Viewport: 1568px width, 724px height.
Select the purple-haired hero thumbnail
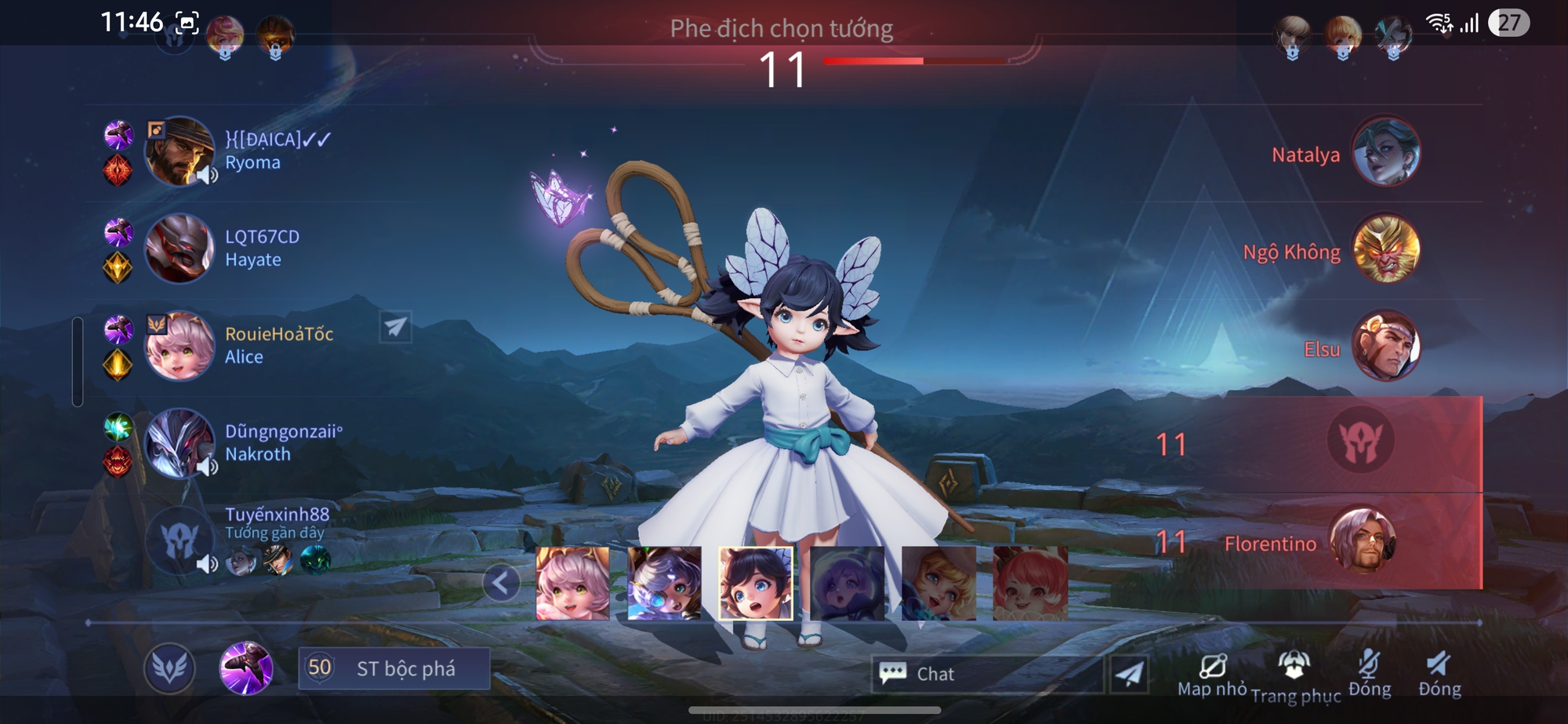(x=847, y=583)
